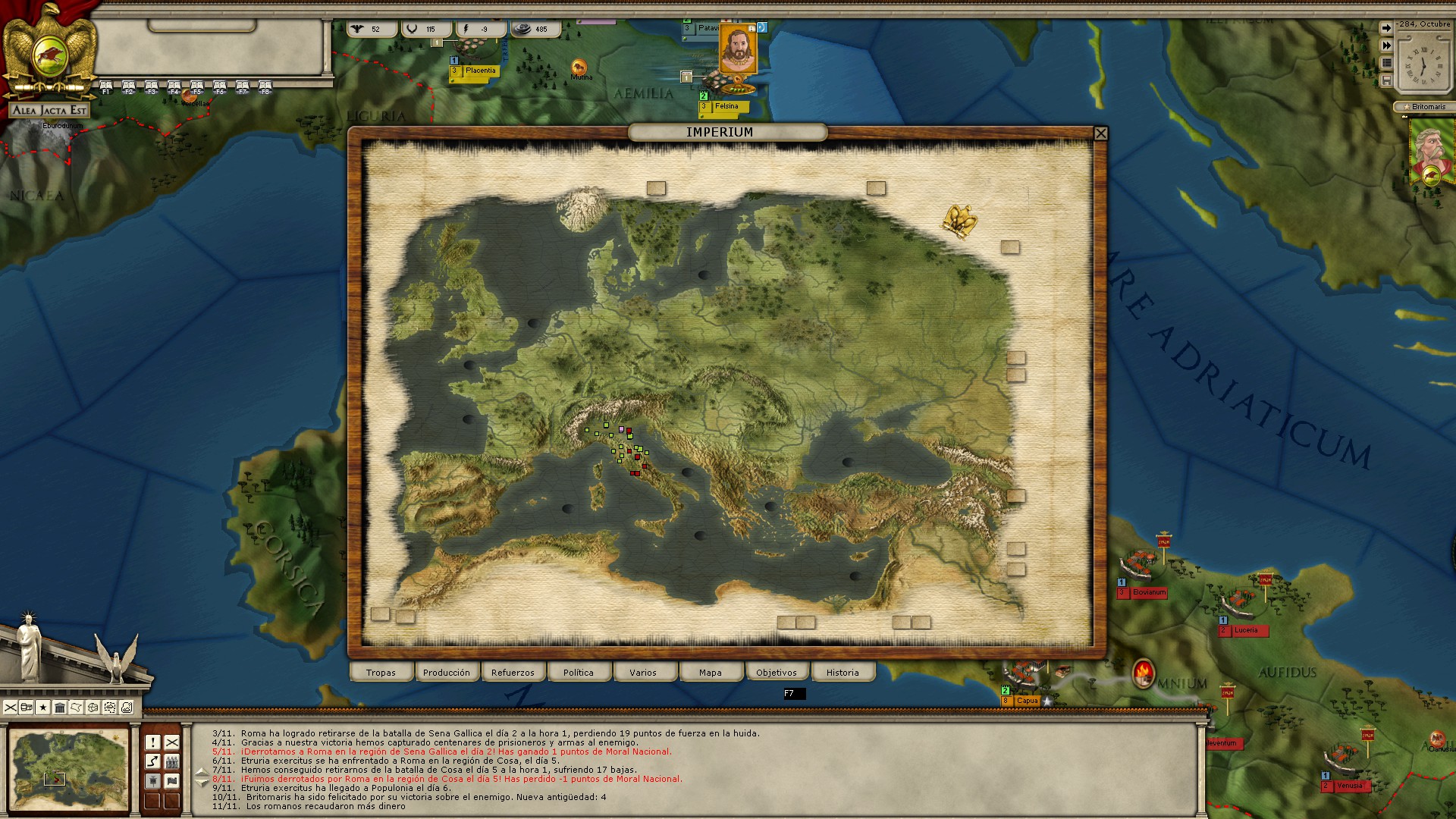The height and width of the screenshot is (819, 1456).
Task: Open the Política panel
Action: click(579, 672)
